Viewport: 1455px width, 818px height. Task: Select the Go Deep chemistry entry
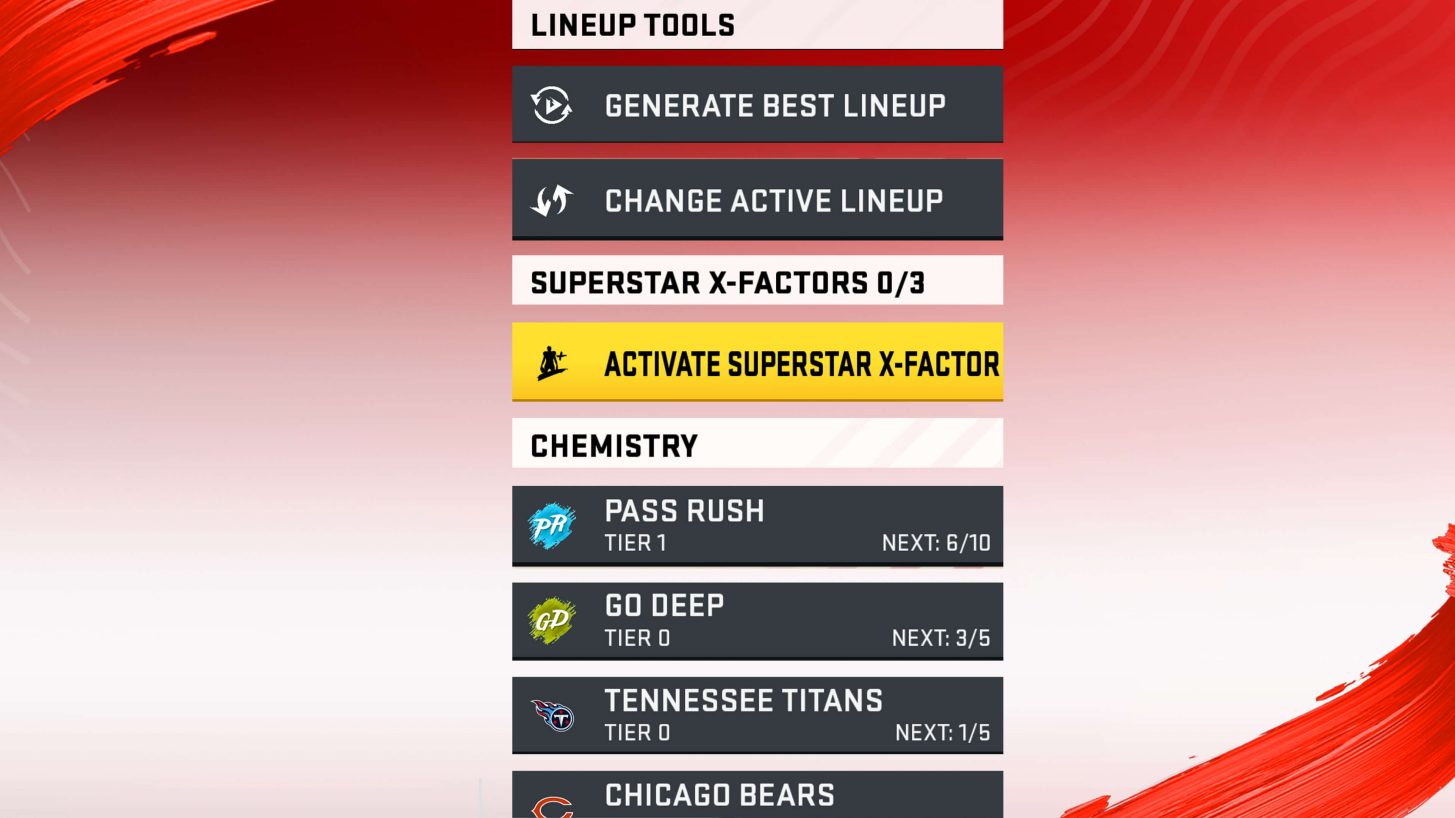(757, 621)
